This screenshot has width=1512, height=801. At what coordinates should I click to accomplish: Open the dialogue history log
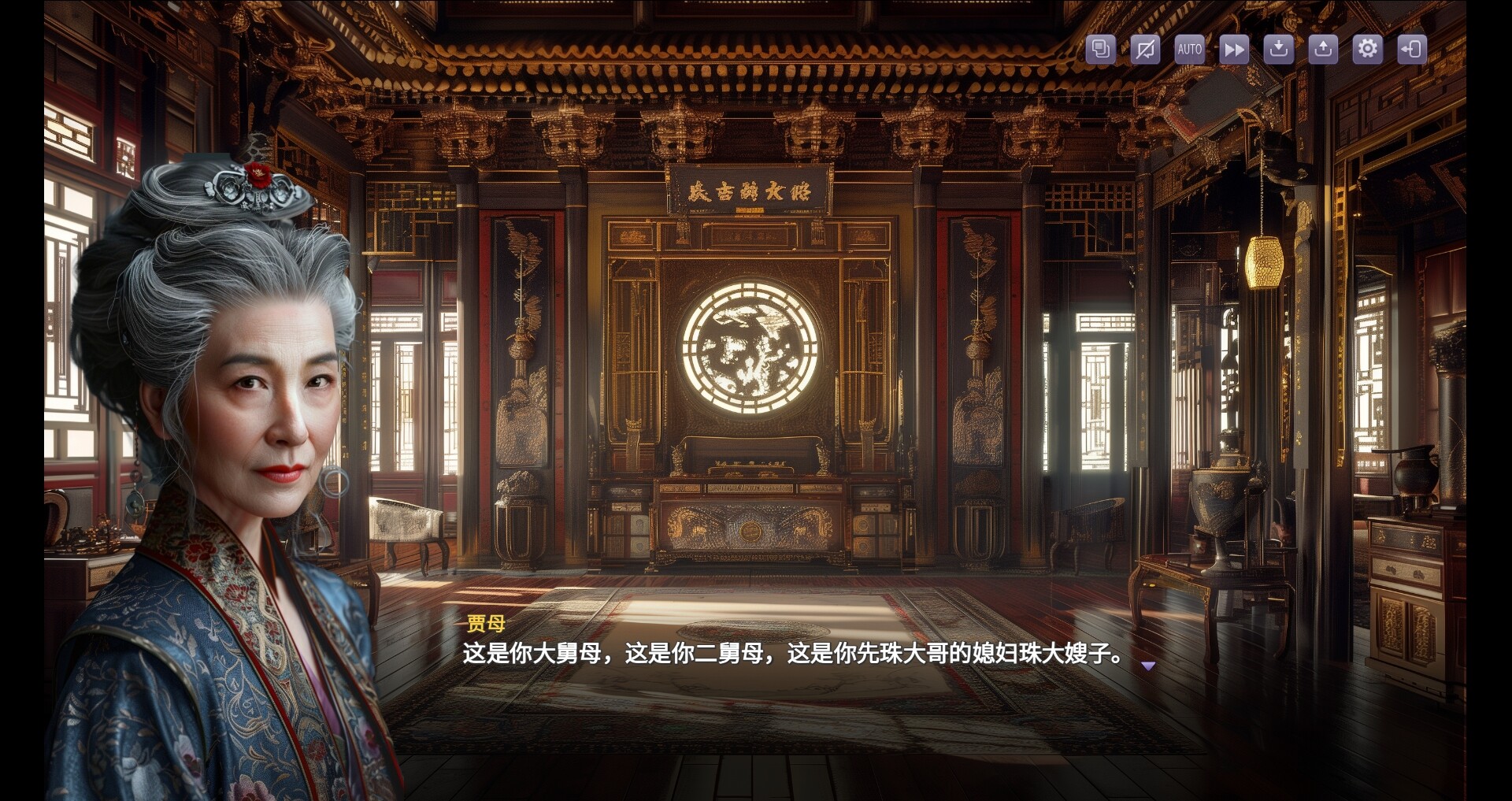pyautogui.click(x=1099, y=49)
